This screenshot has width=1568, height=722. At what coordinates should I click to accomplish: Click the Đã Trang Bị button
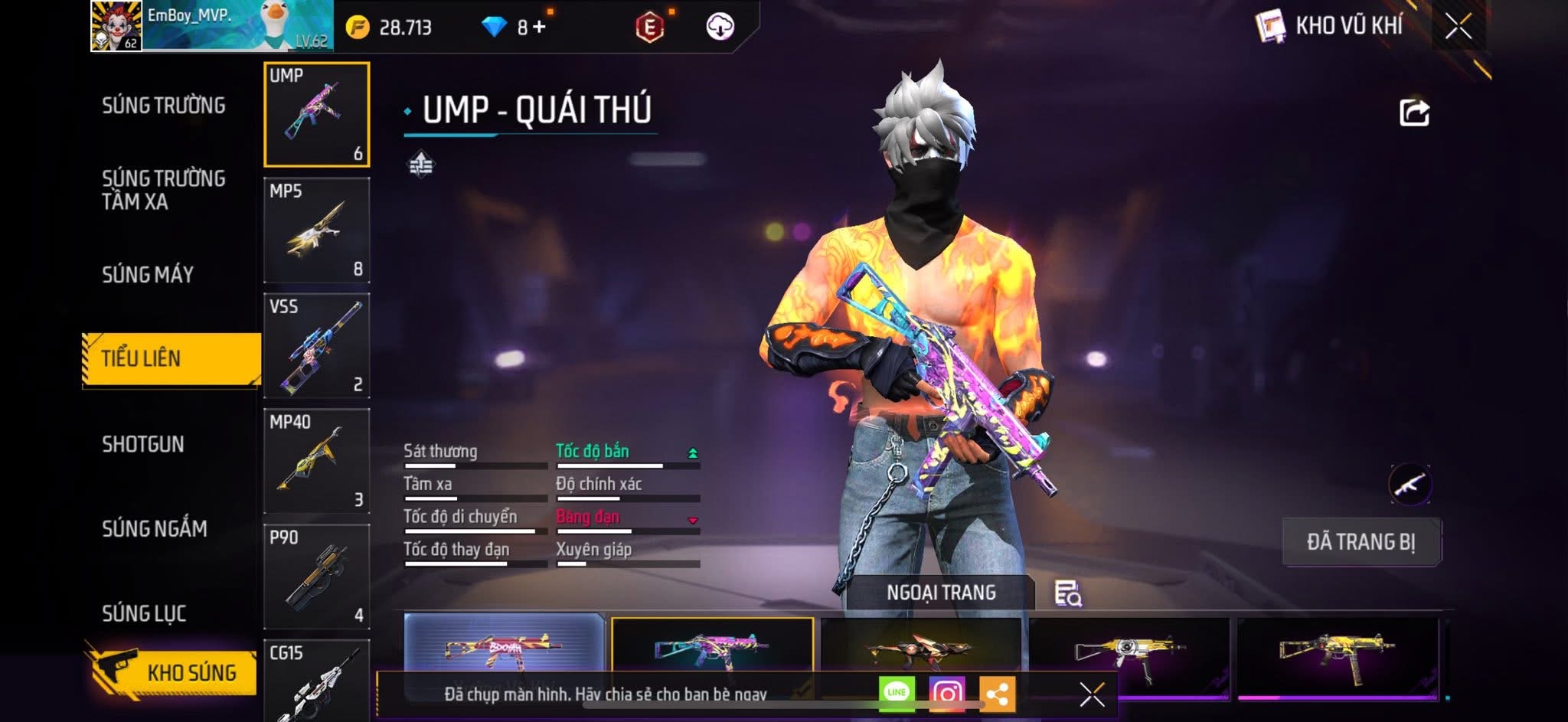(x=1361, y=542)
